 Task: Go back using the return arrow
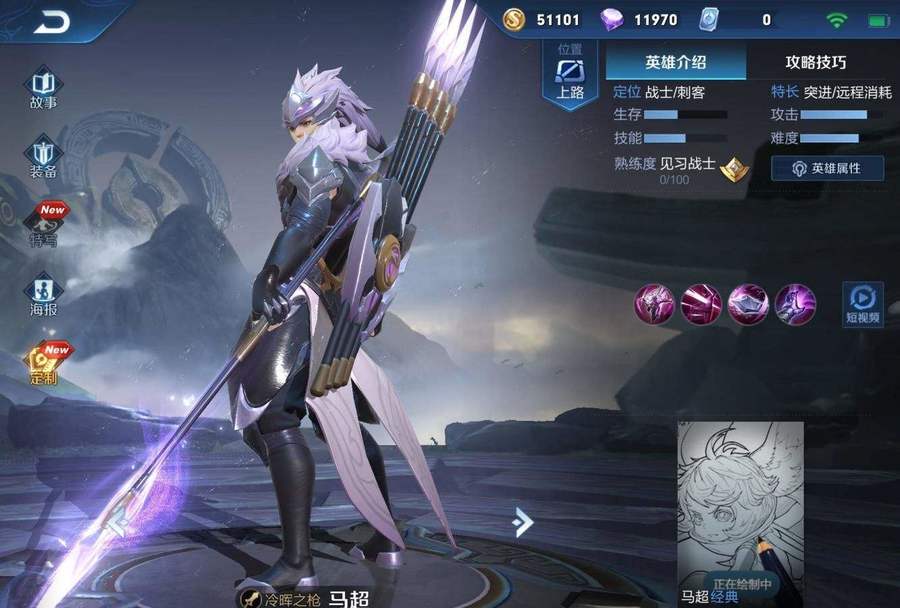click(51, 21)
